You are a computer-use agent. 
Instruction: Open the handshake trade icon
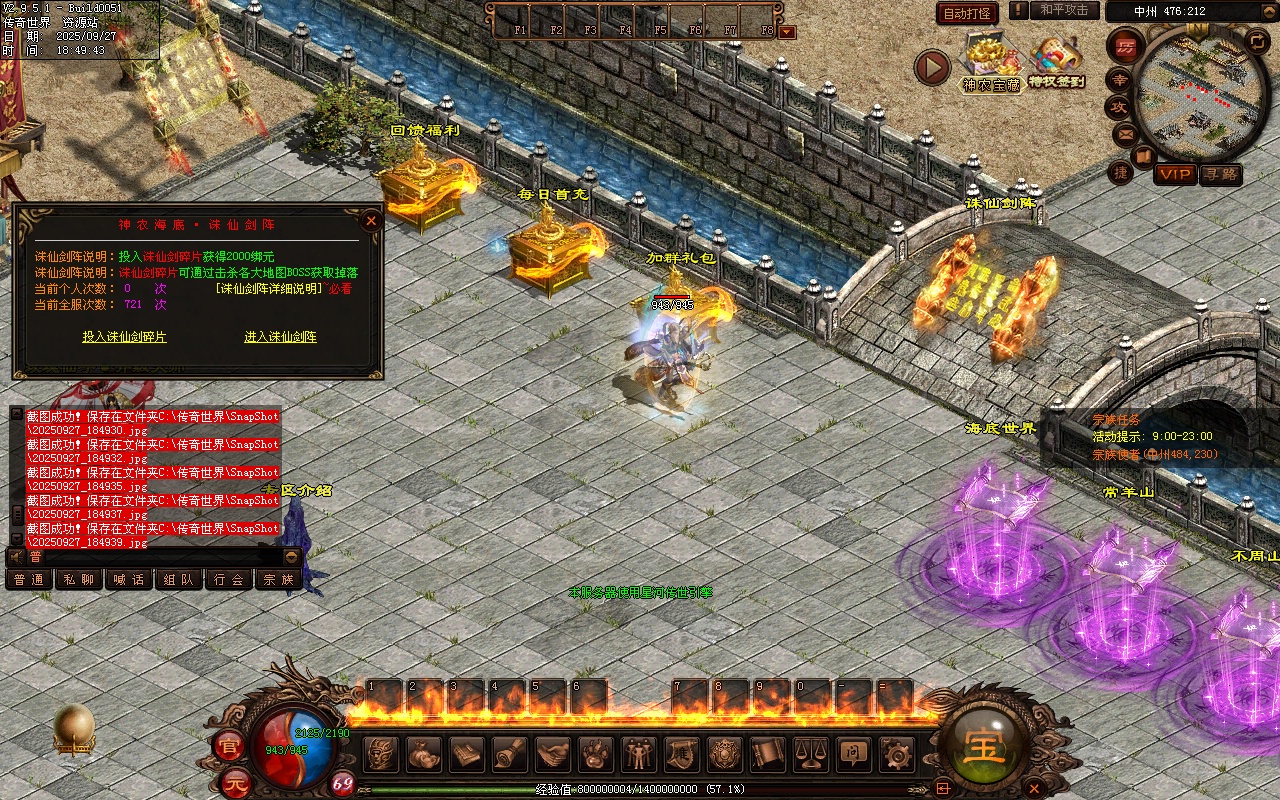(x=553, y=754)
